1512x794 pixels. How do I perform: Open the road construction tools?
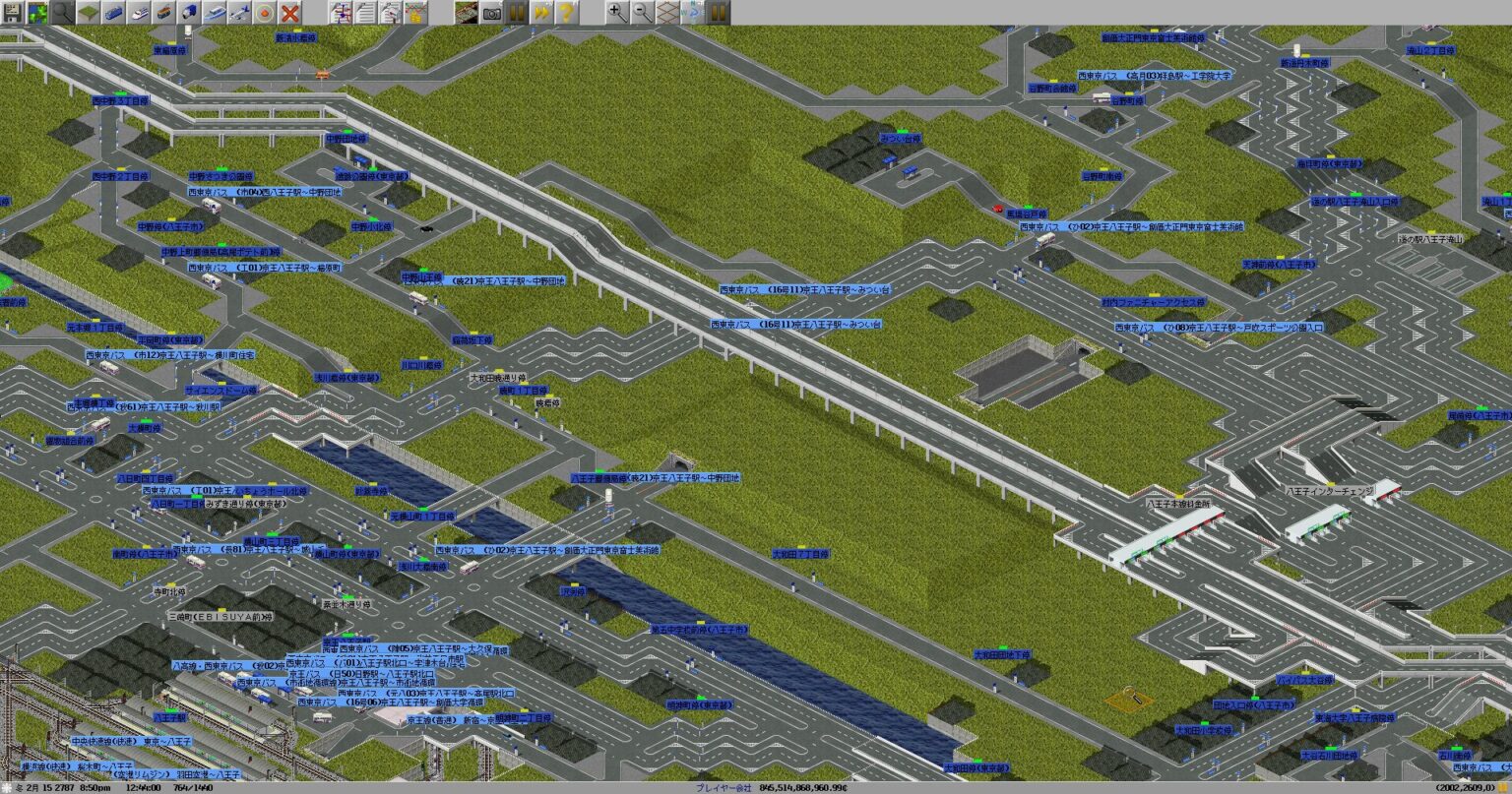point(187,14)
